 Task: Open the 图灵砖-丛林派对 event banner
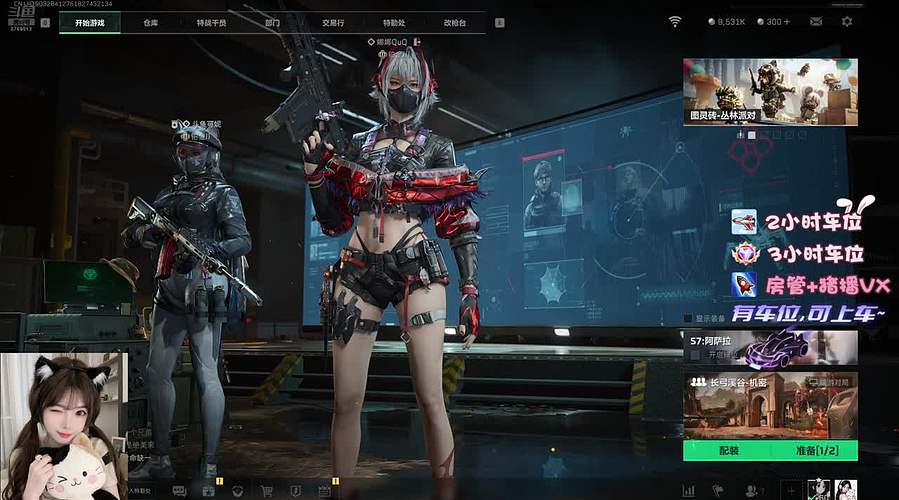pos(770,91)
